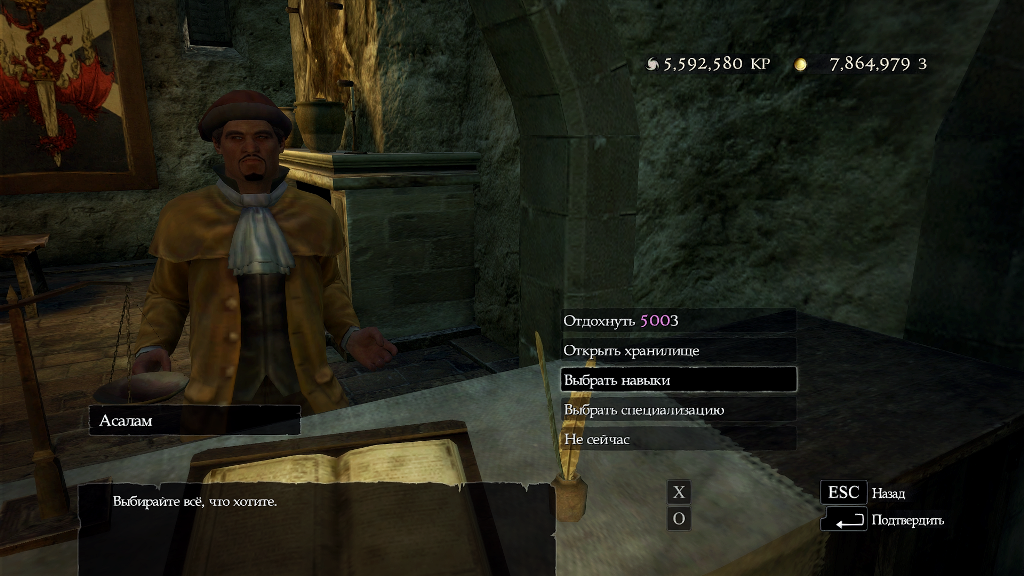Select the Выбрать навыки option
Screen dimensions: 1024x576
tap(677, 380)
